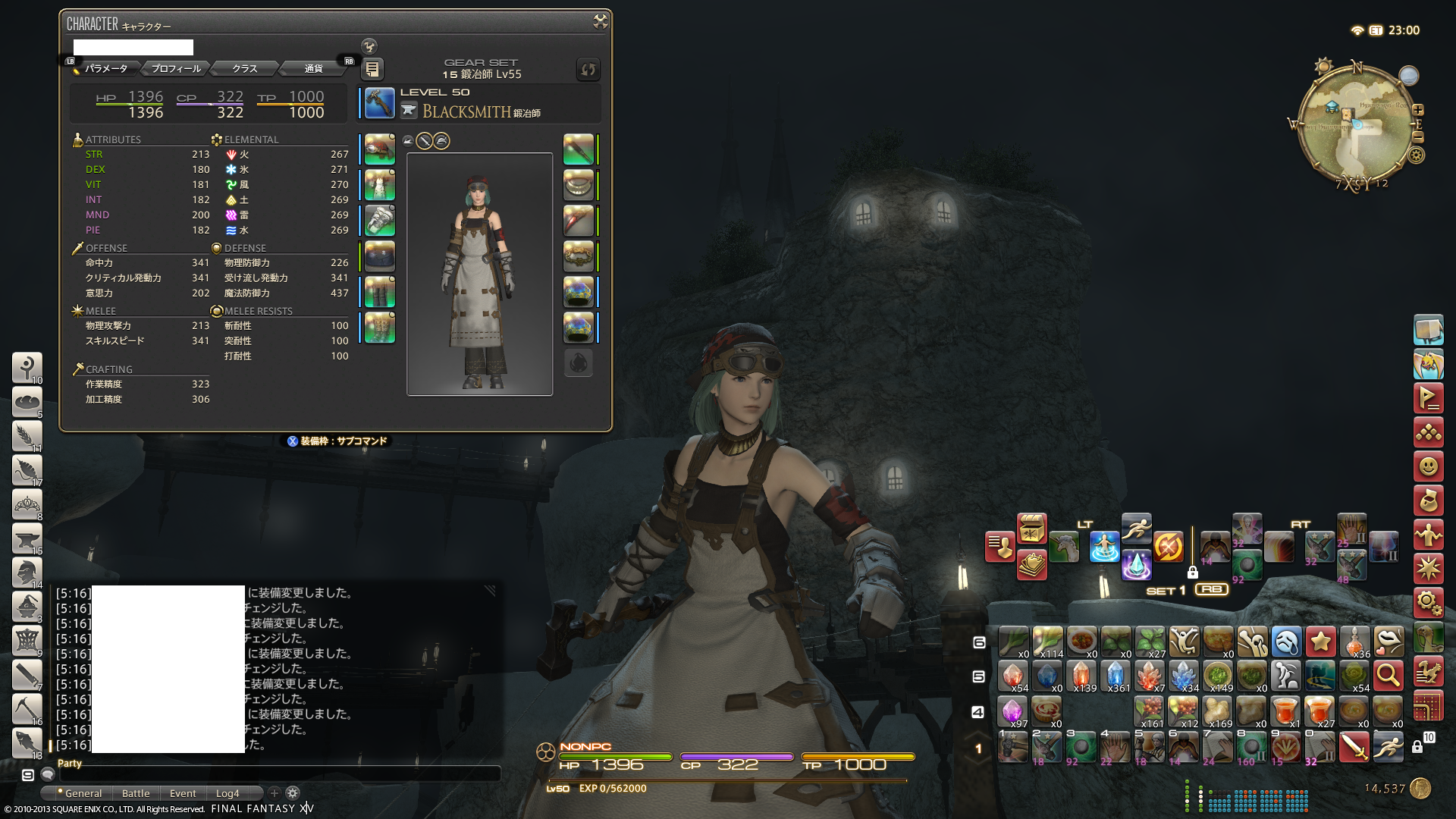Click the gear set update arrows button
Viewport: 1456px width, 819px height.
tap(588, 70)
